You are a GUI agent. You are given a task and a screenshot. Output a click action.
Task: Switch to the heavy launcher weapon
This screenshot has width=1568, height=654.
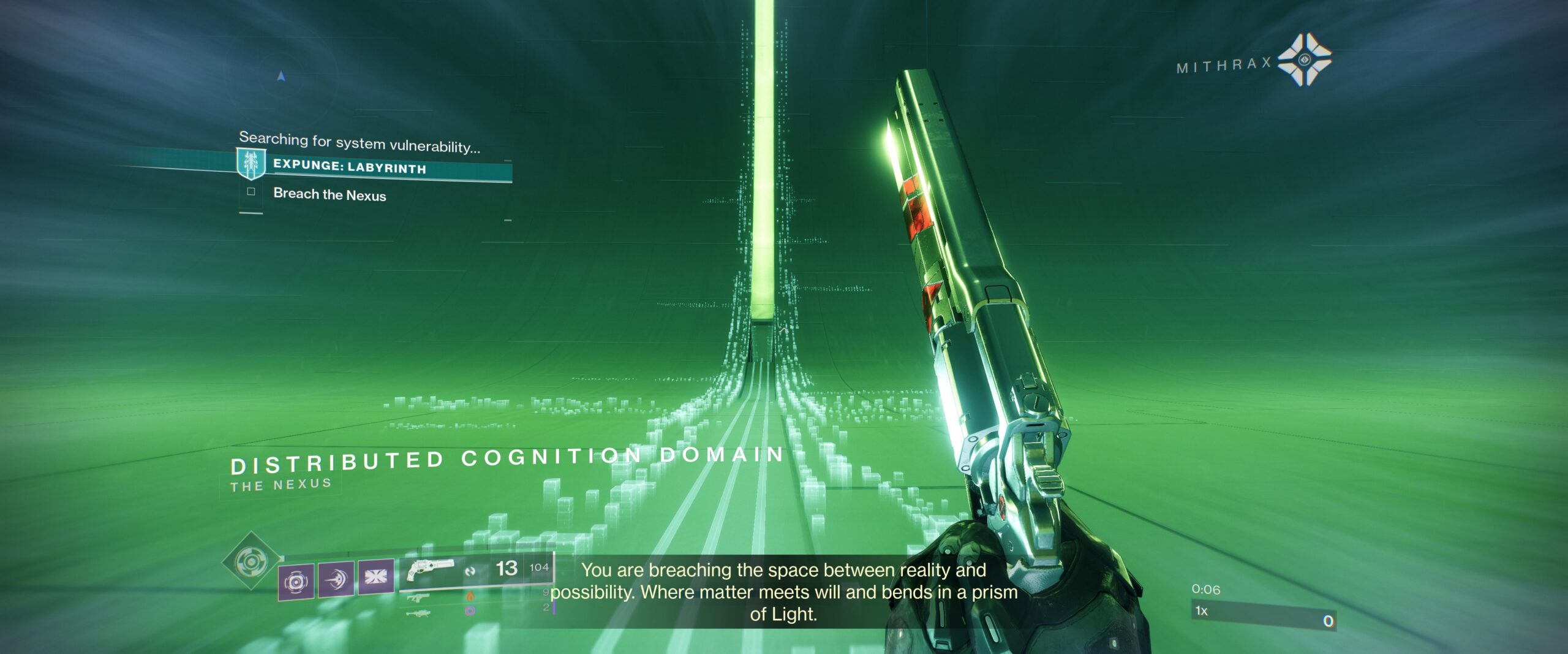tap(418, 612)
